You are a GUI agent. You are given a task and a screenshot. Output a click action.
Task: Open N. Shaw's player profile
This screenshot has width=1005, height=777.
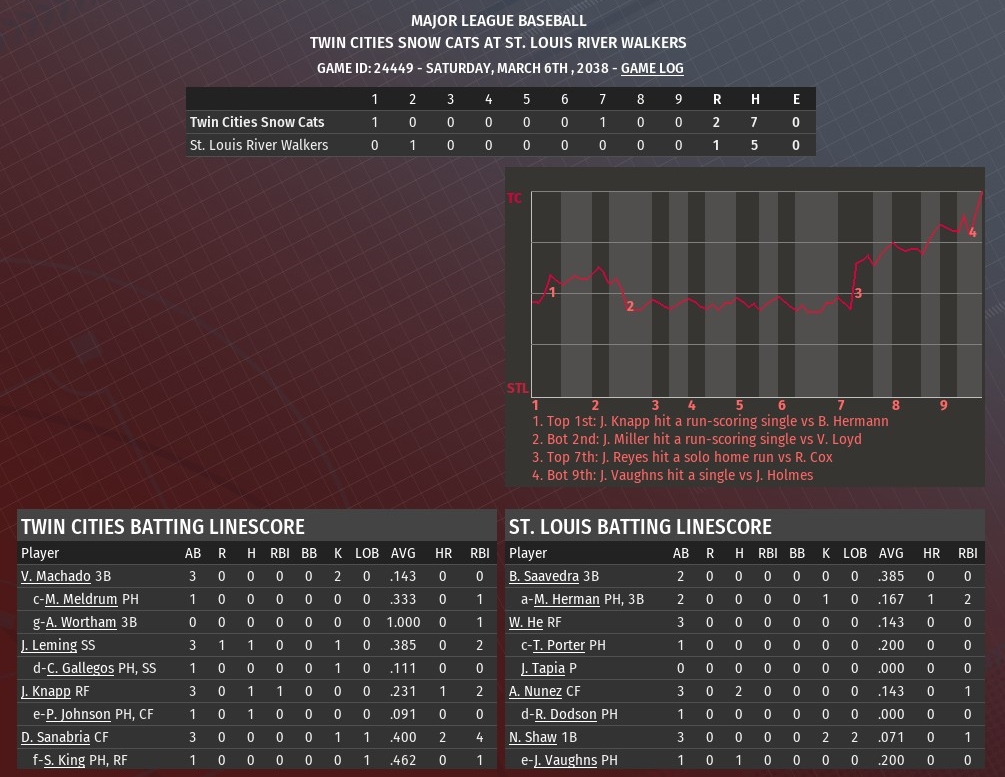coord(533,737)
